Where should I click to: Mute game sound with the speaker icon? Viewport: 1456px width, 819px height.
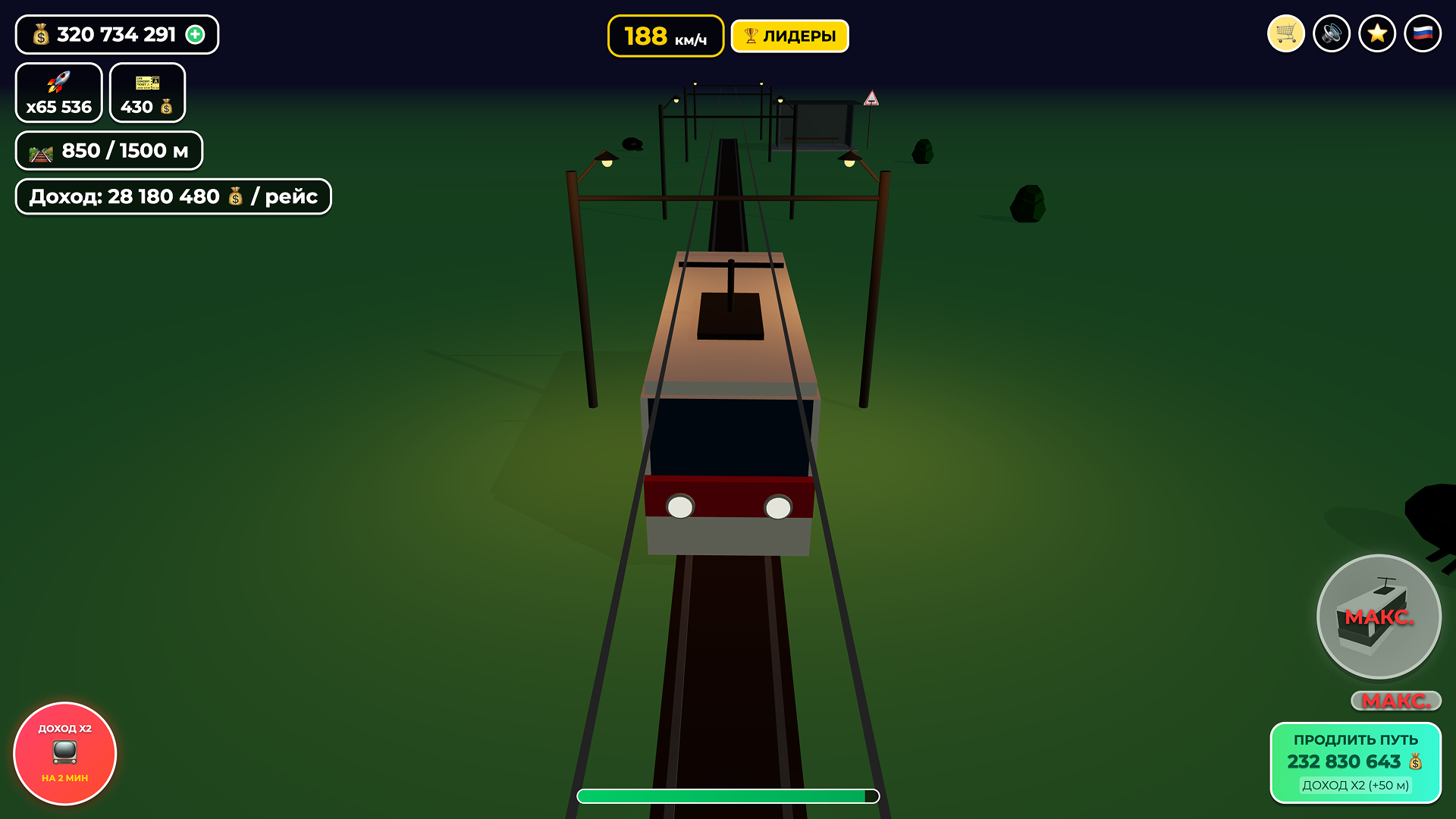(x=1331, y=33)
